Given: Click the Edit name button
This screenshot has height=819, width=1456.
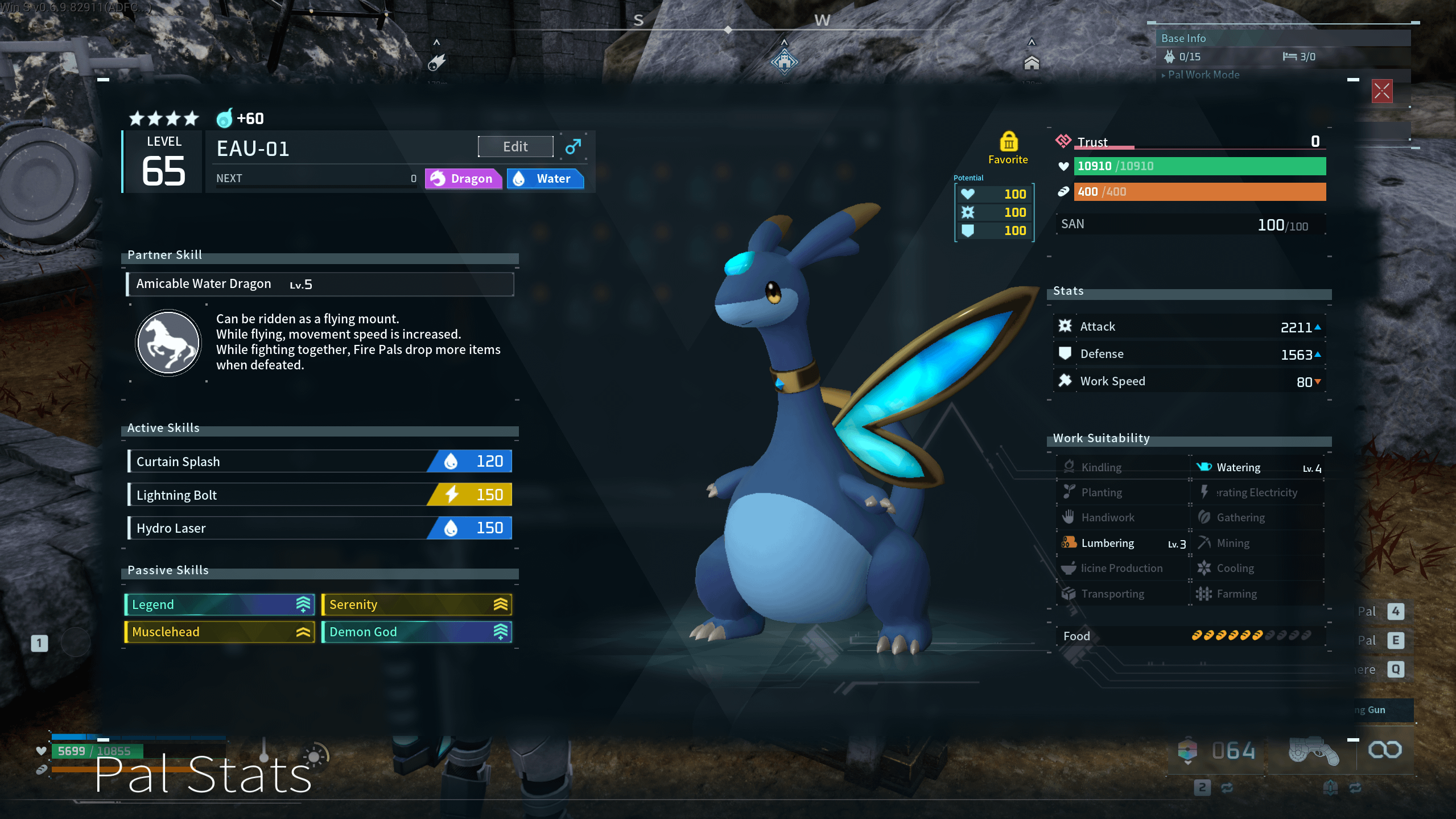Looking at the screenshot, I should (515, 147).
